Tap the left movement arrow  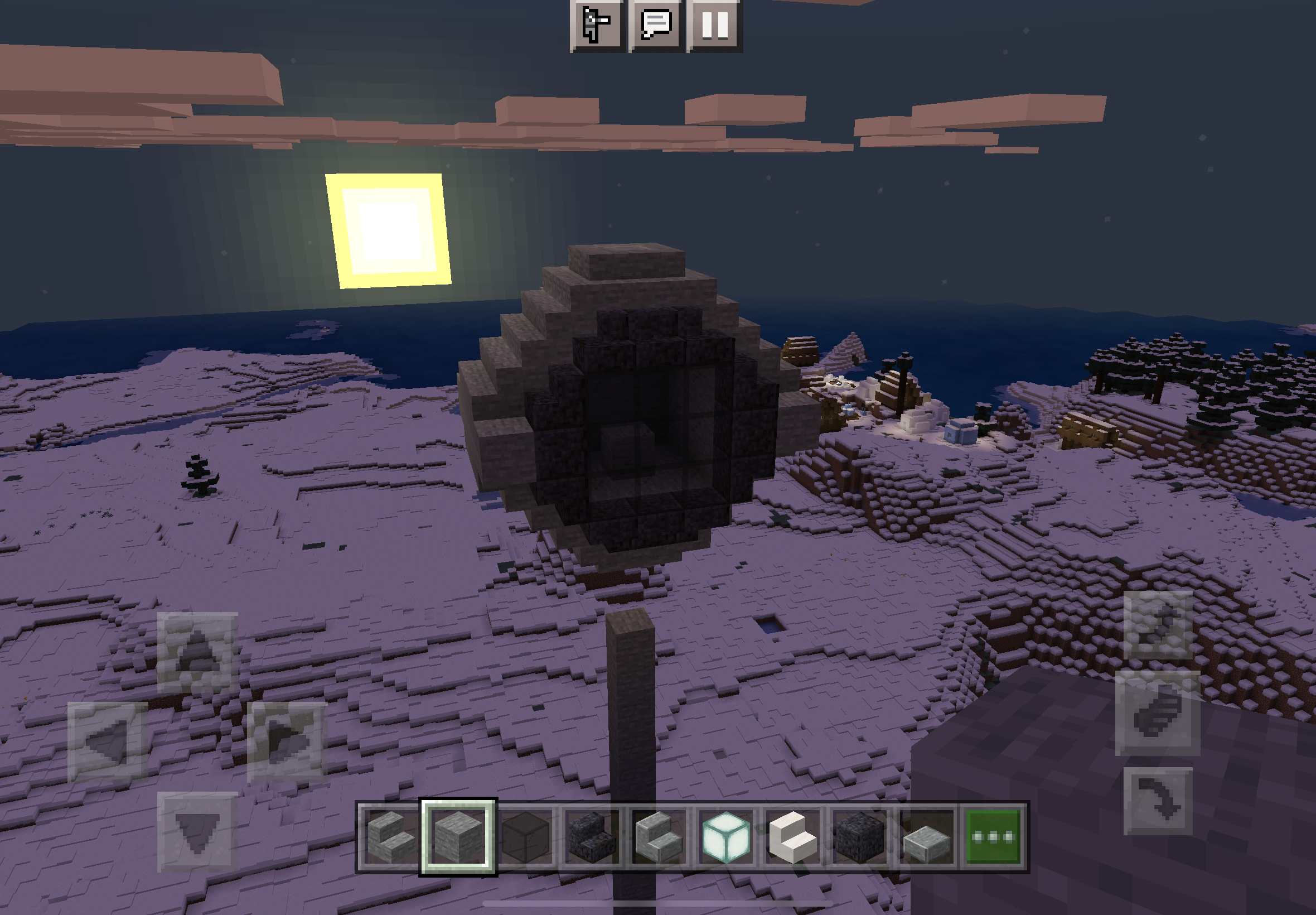tap(108, 742)
